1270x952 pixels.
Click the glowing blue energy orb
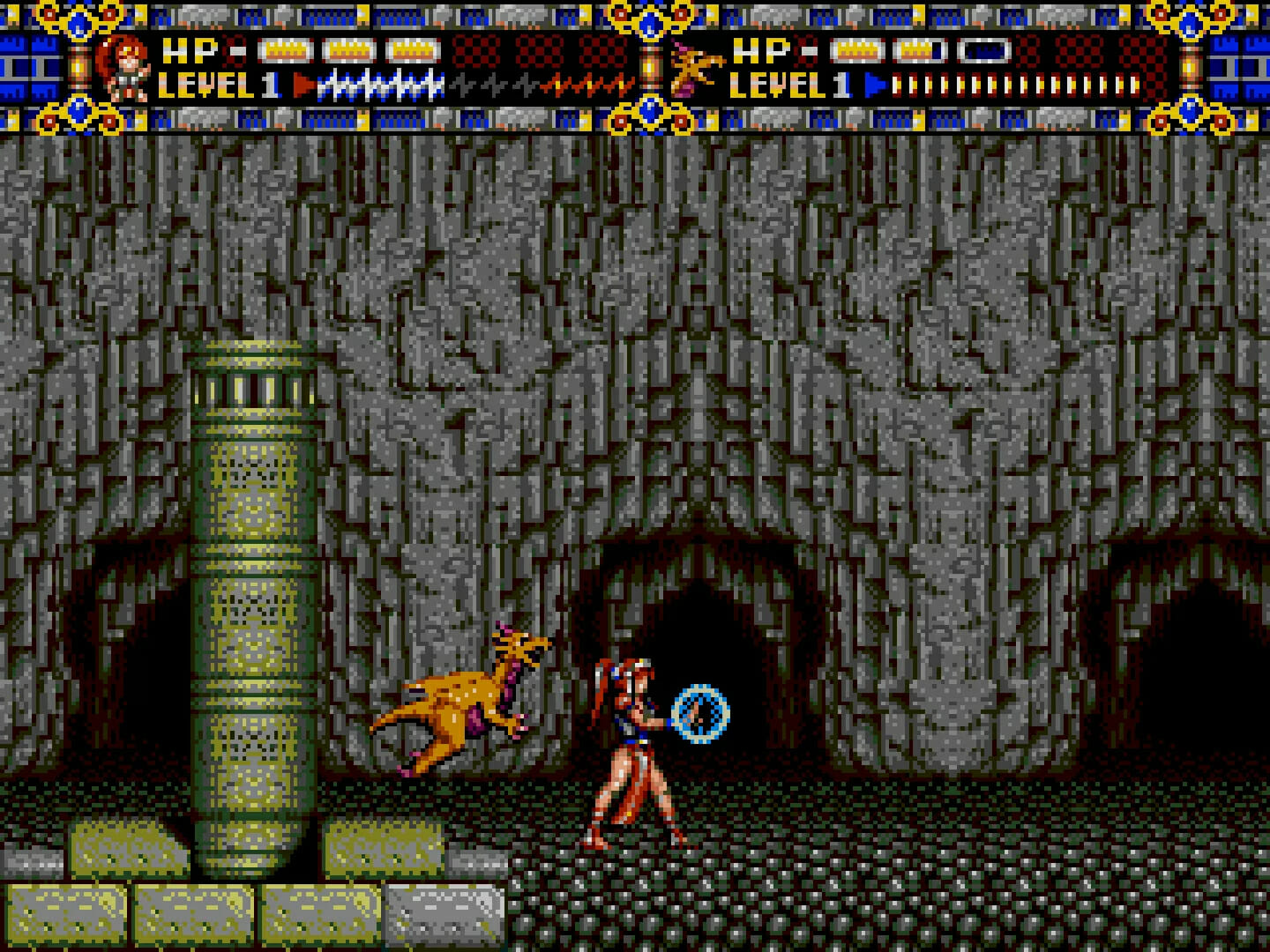click(701, 714)
